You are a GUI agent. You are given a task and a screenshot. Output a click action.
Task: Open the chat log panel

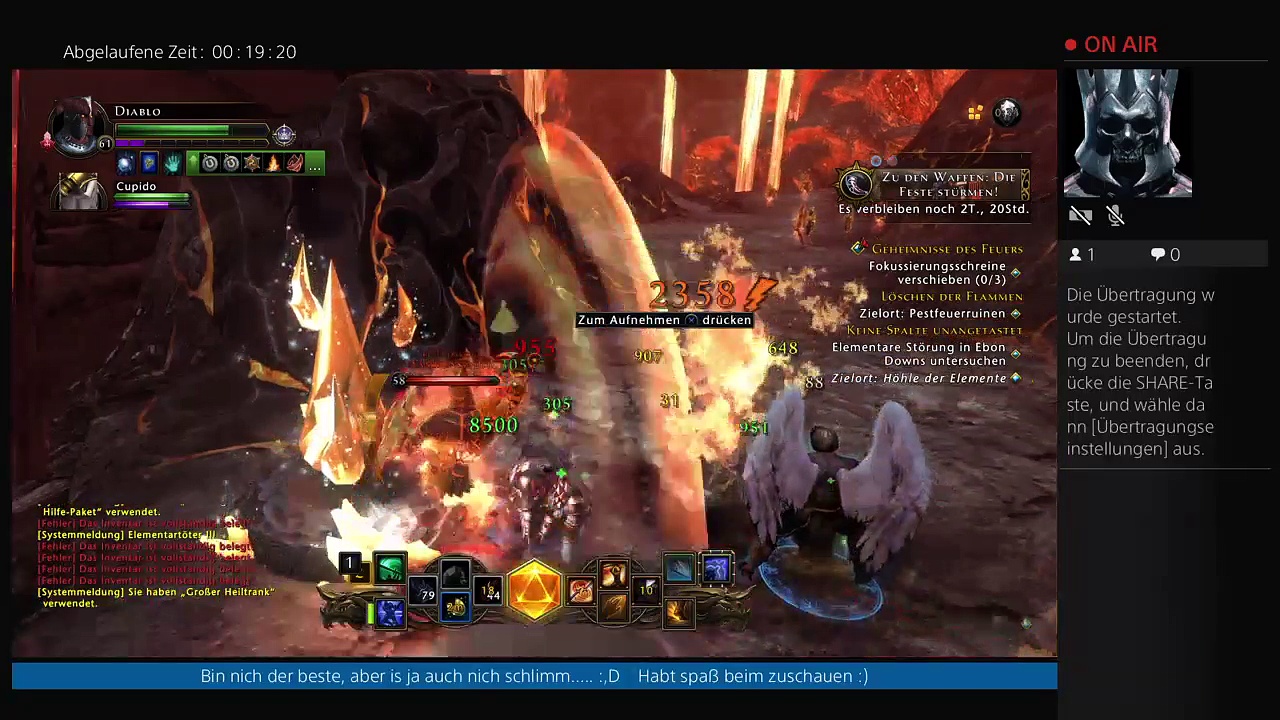150,557
